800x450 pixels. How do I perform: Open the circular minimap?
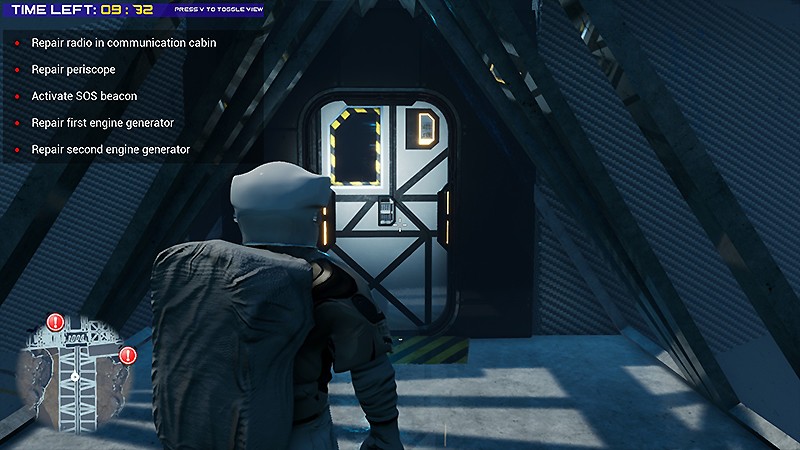tap(75, 371)
